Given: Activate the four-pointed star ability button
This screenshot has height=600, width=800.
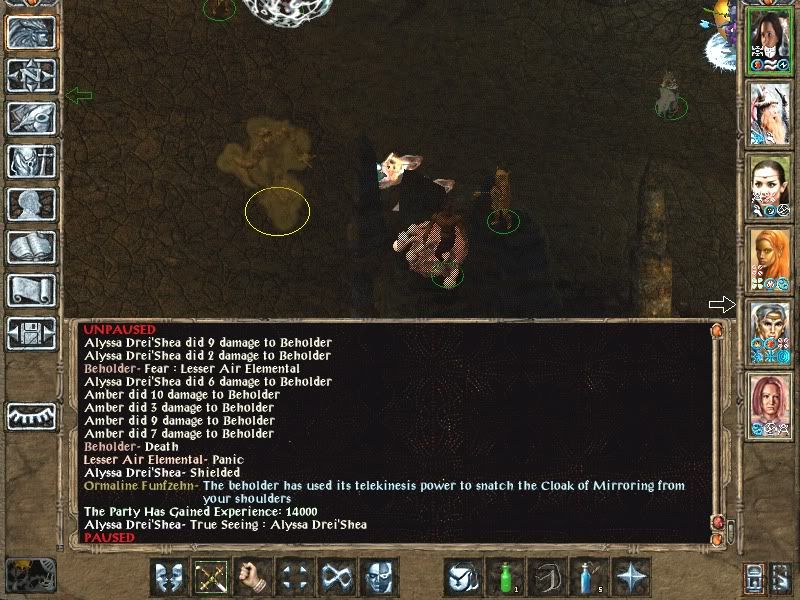Looking at the screenshot, I should (632, 577).
